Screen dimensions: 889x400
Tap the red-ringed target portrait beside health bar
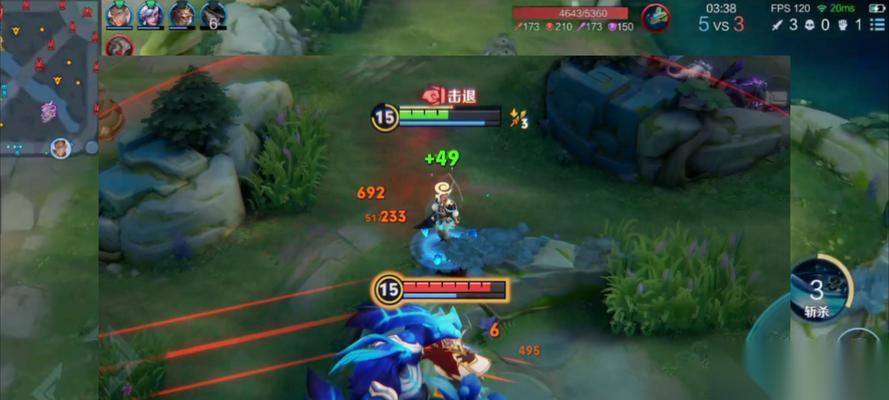pos(656,15)
